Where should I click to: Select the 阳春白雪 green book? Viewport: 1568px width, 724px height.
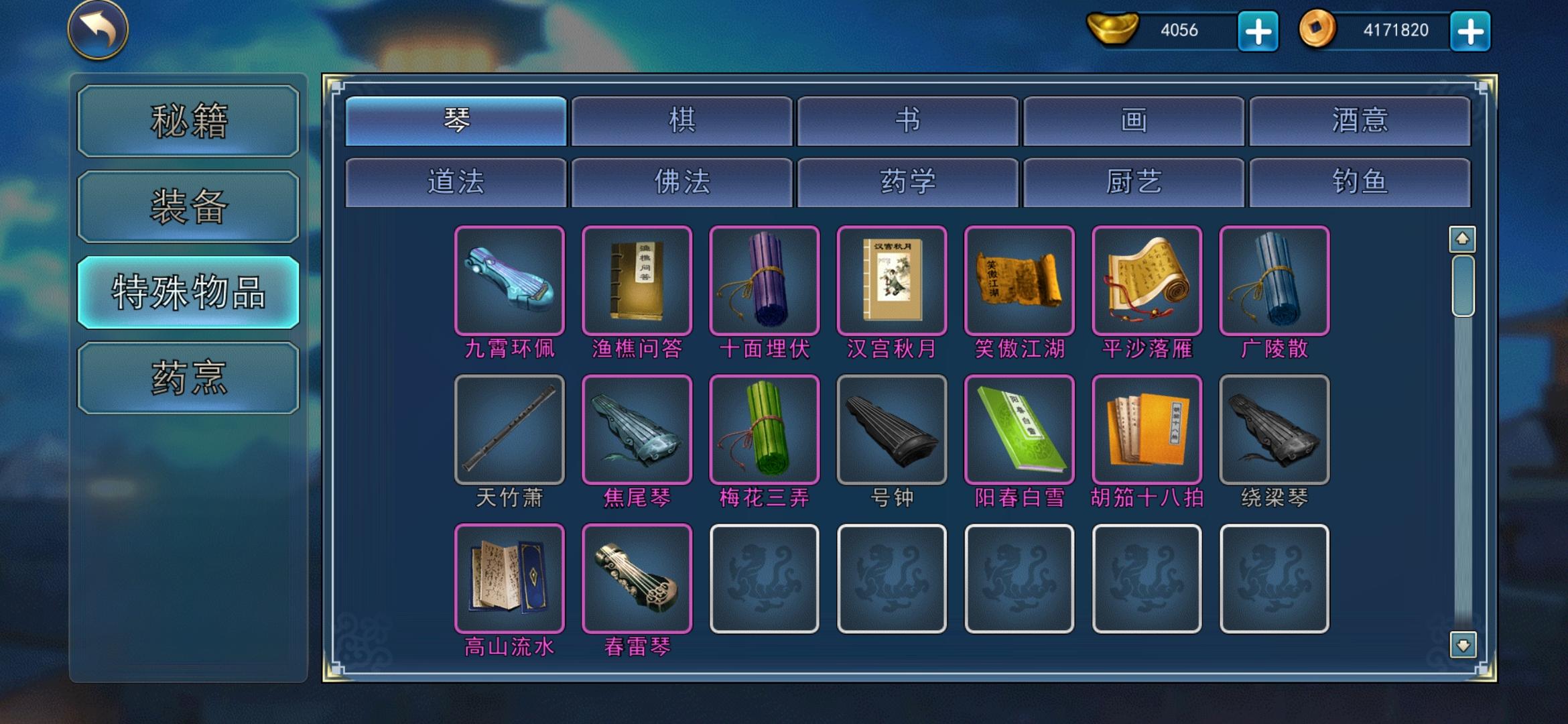1019,429
